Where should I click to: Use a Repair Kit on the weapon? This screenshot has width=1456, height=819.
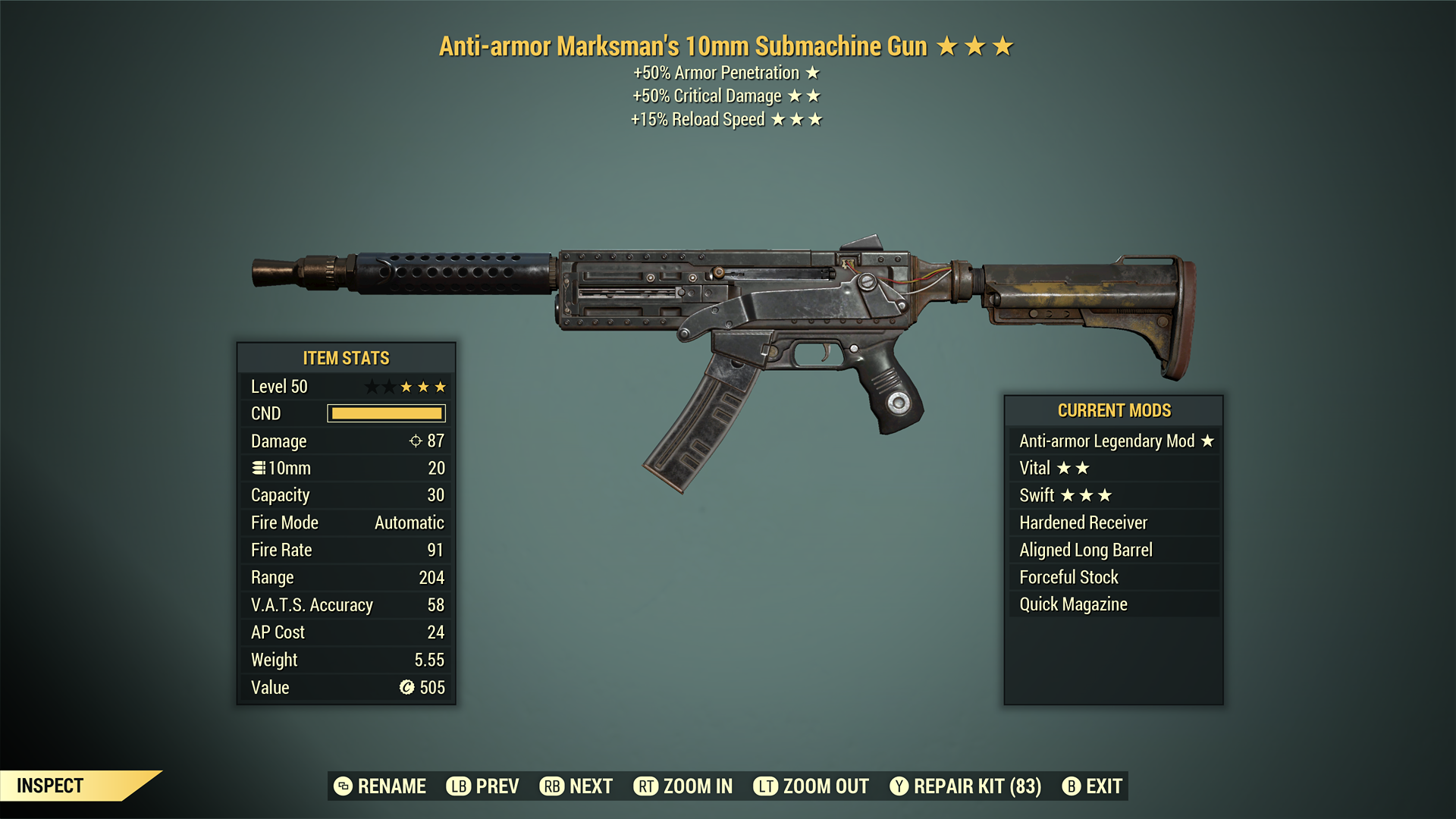click(974, 786)
